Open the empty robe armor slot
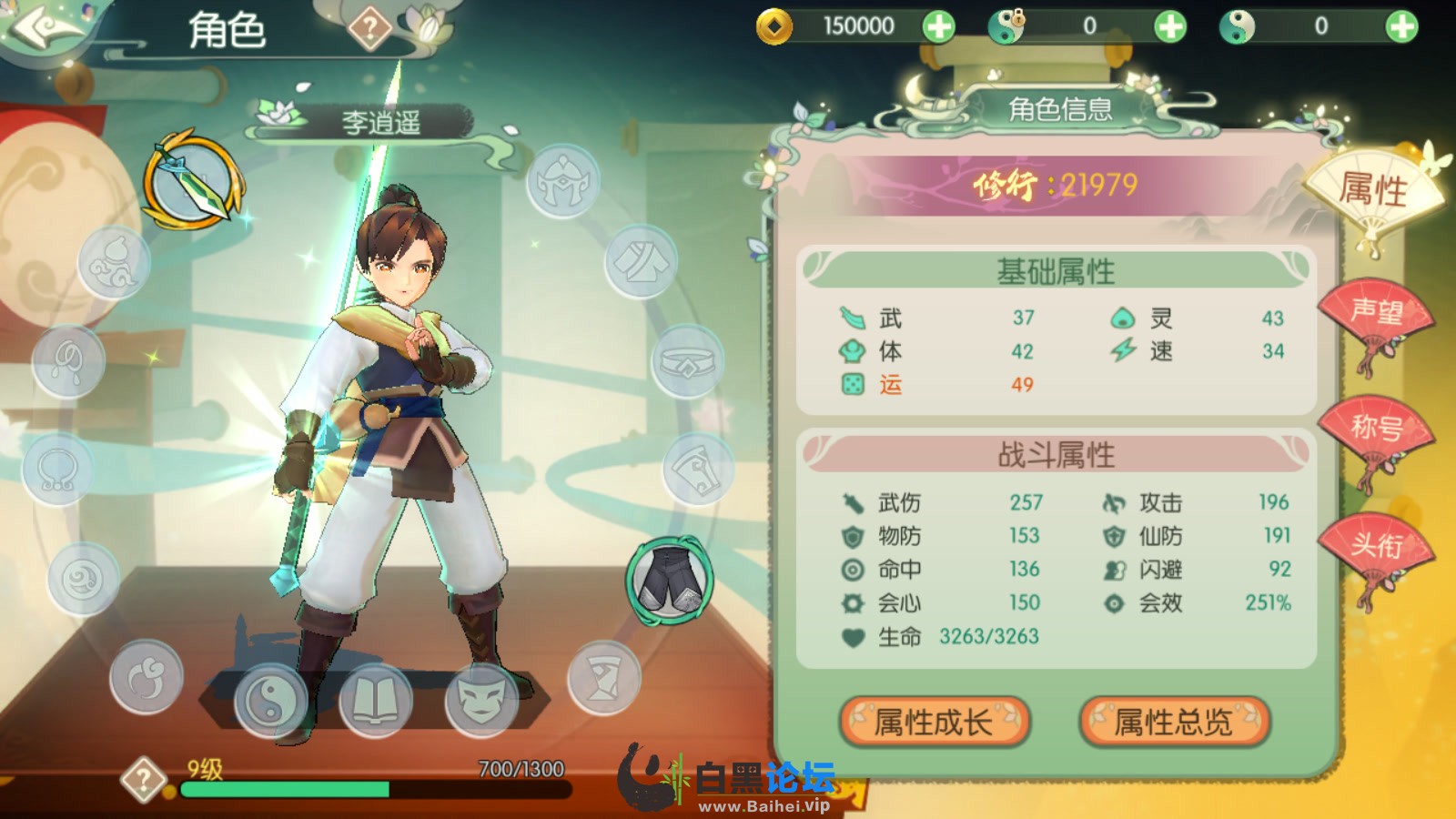This screenshot has height=819, width=1456. click(641, 262)
